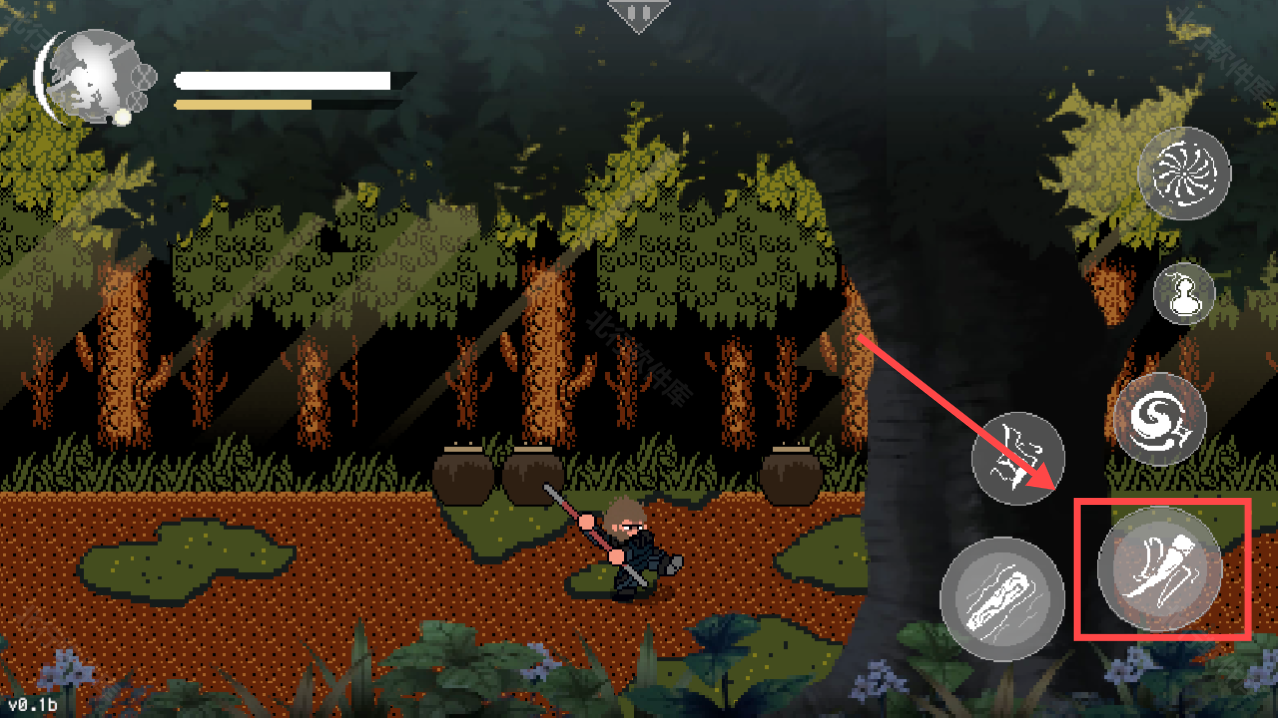The height and width of the screenshot is (718, 1278).
Task: Hit the large staff attack button
Action: [x=1002, y=598]
